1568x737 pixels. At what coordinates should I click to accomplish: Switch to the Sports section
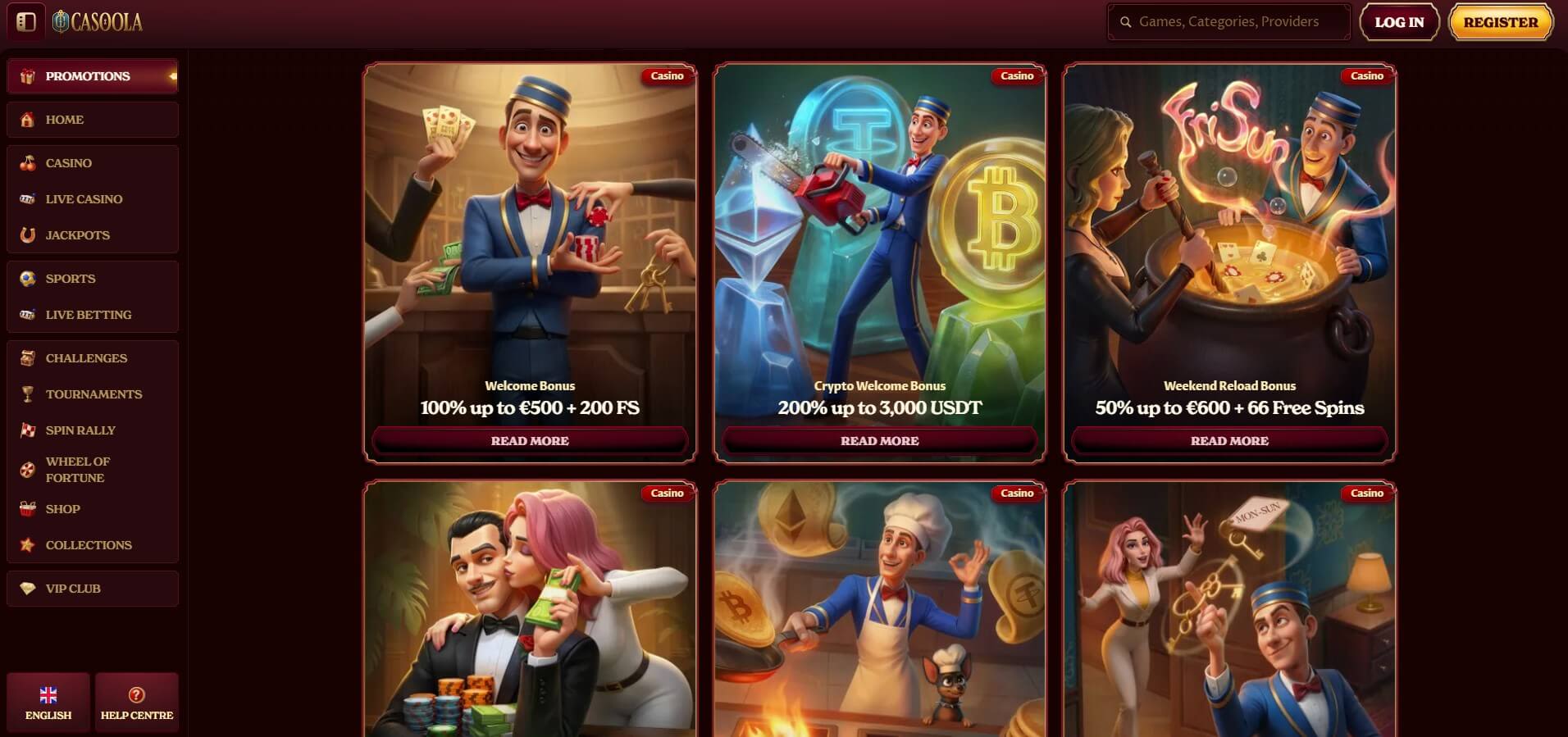point(71,279)
